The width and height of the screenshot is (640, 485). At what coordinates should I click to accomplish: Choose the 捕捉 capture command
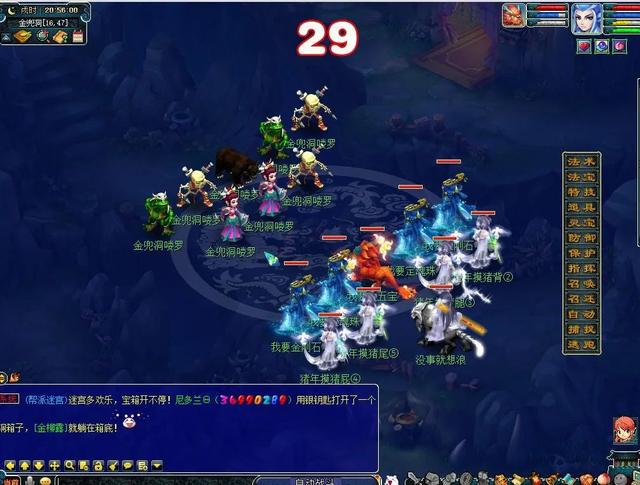[581, 329]
